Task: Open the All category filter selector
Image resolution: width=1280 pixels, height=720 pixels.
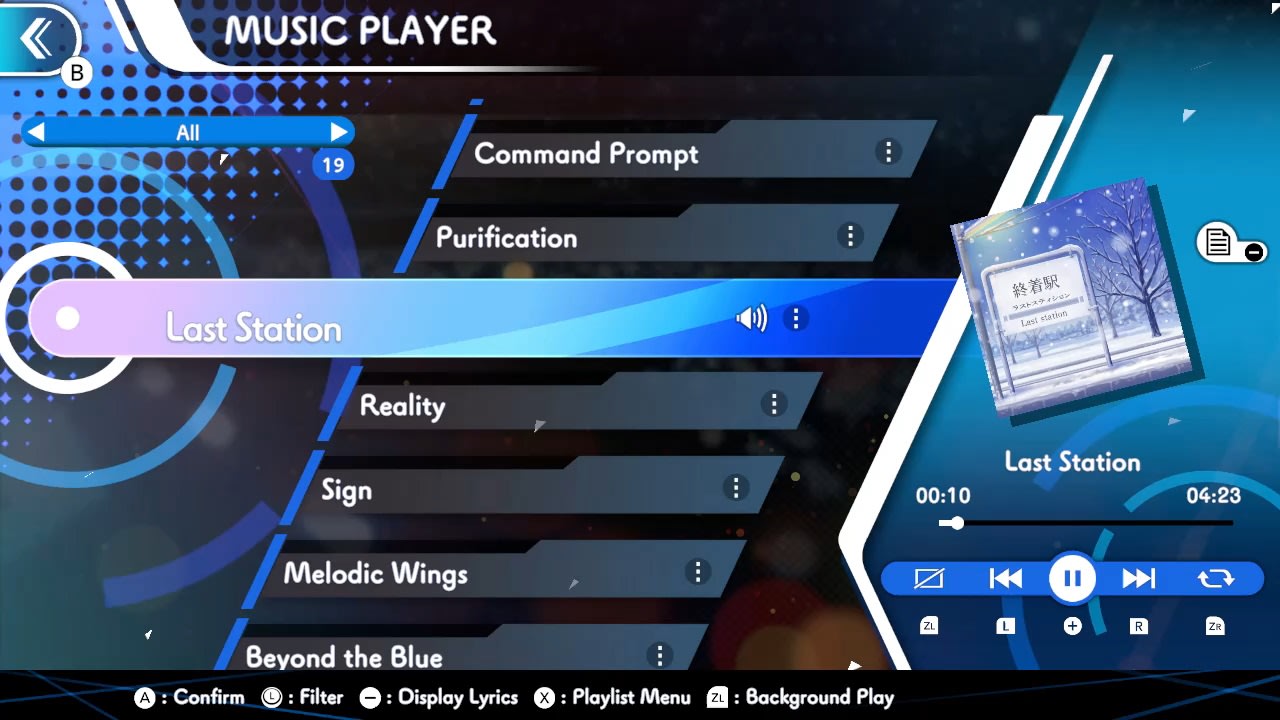Action: point(188,131)
